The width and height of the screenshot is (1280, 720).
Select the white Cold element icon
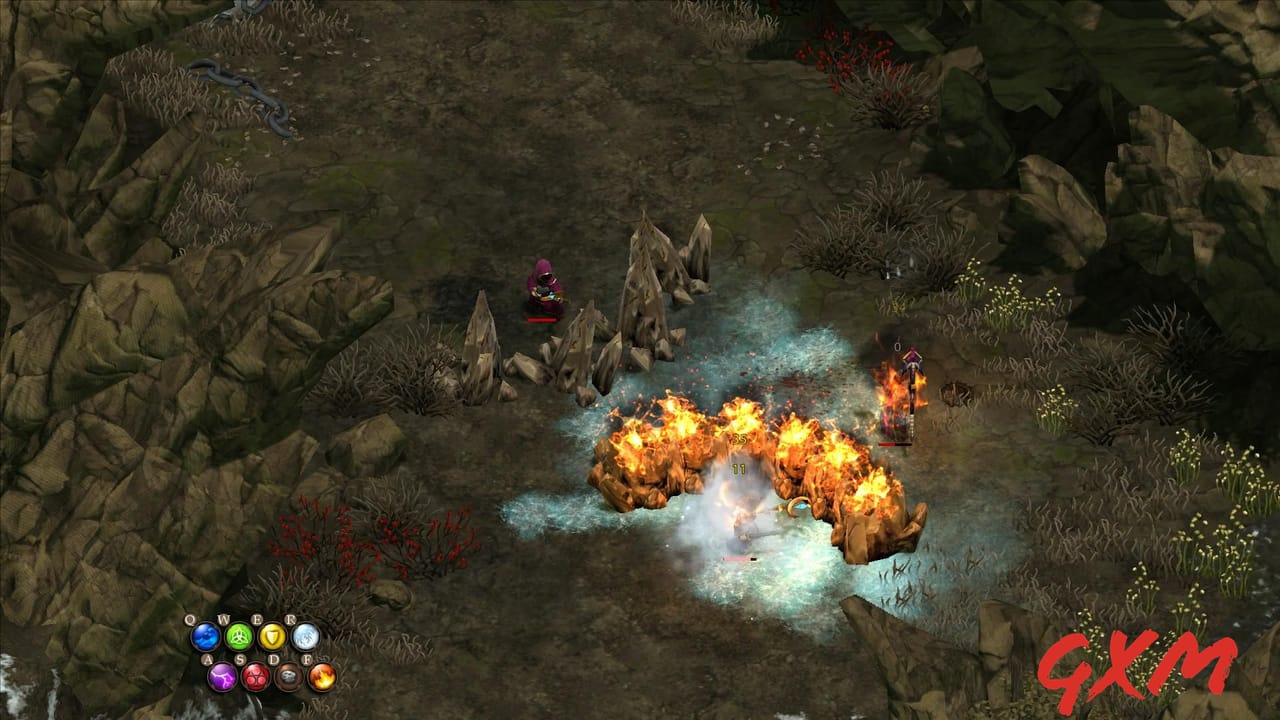click(307, 637)
